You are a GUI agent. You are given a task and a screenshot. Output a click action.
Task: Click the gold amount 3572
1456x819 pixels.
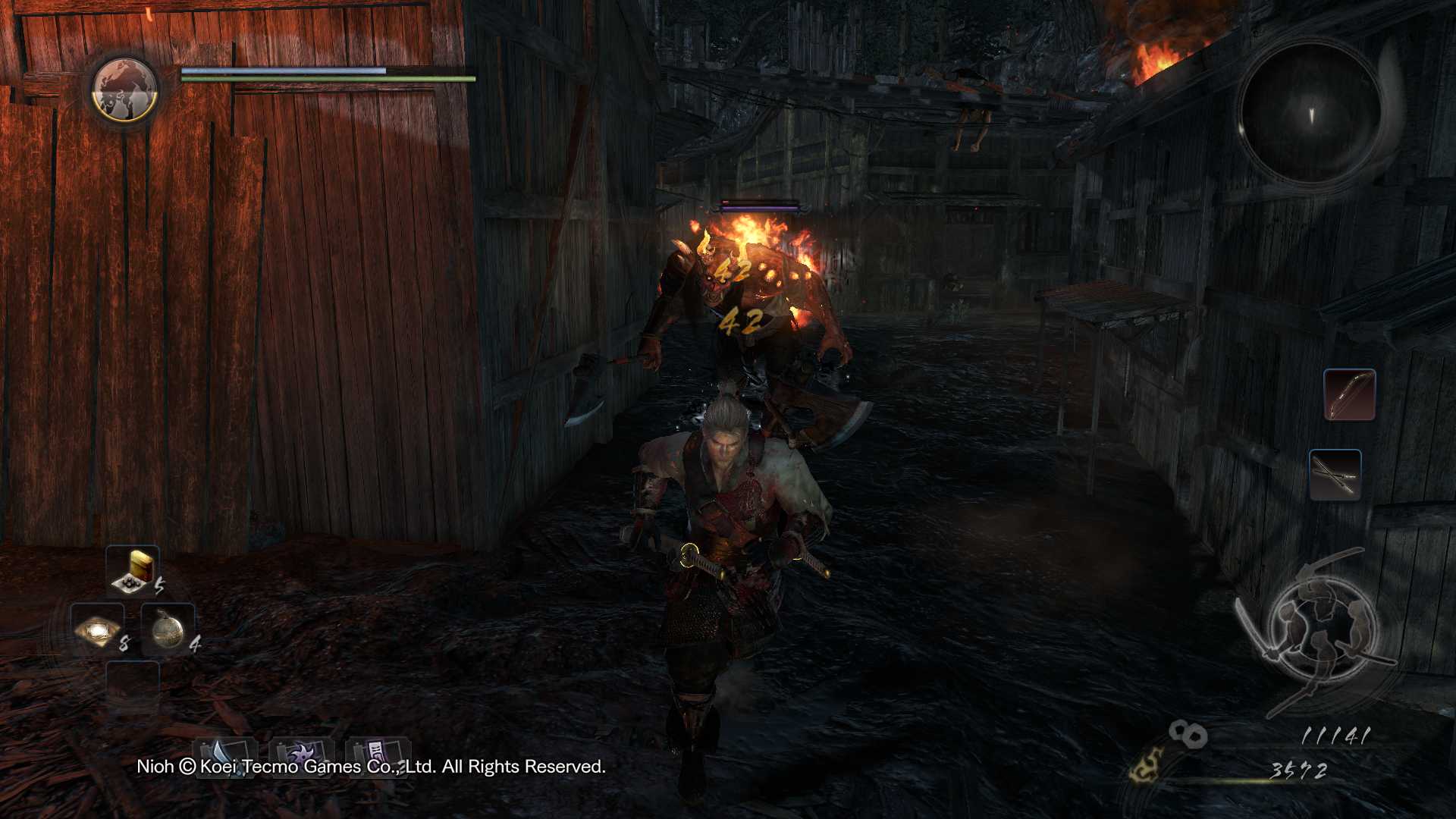[x=1299, y=769]
